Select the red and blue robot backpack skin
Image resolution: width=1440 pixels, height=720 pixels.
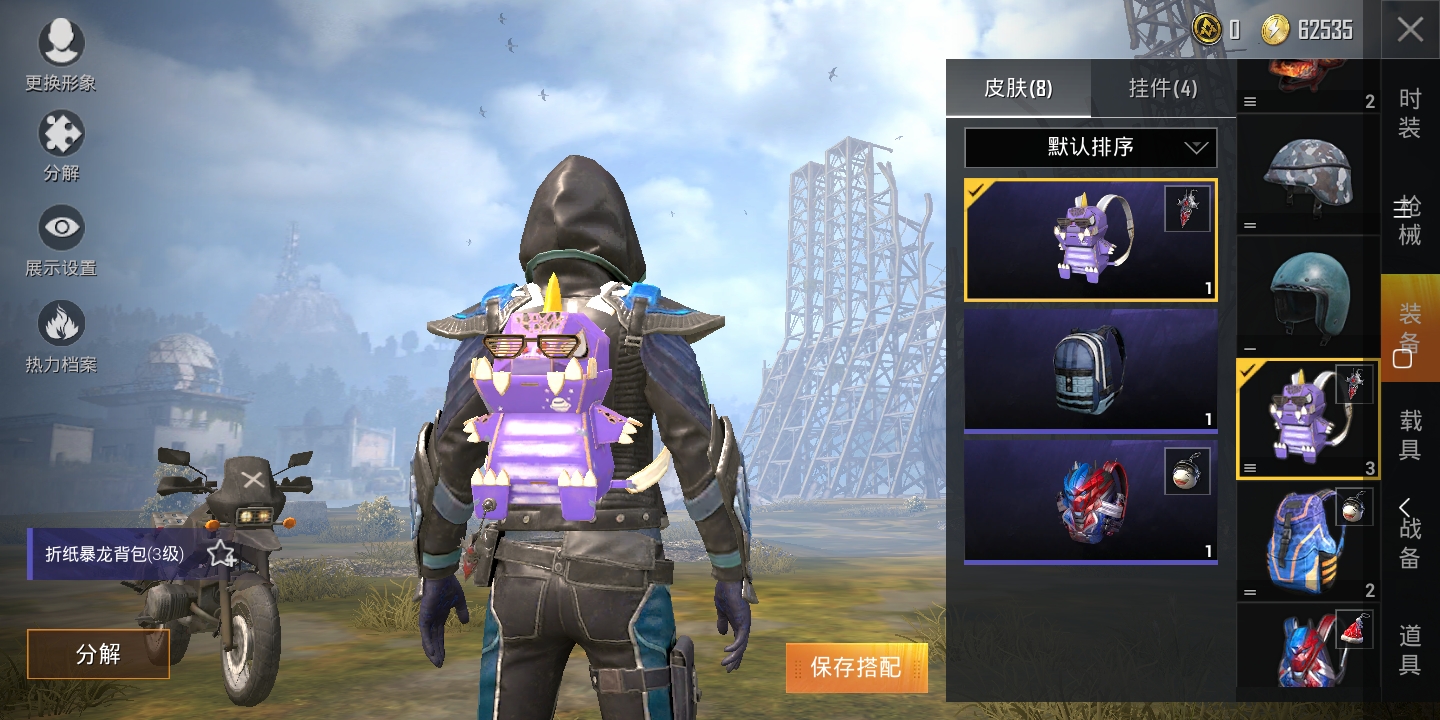[1090, 500]
